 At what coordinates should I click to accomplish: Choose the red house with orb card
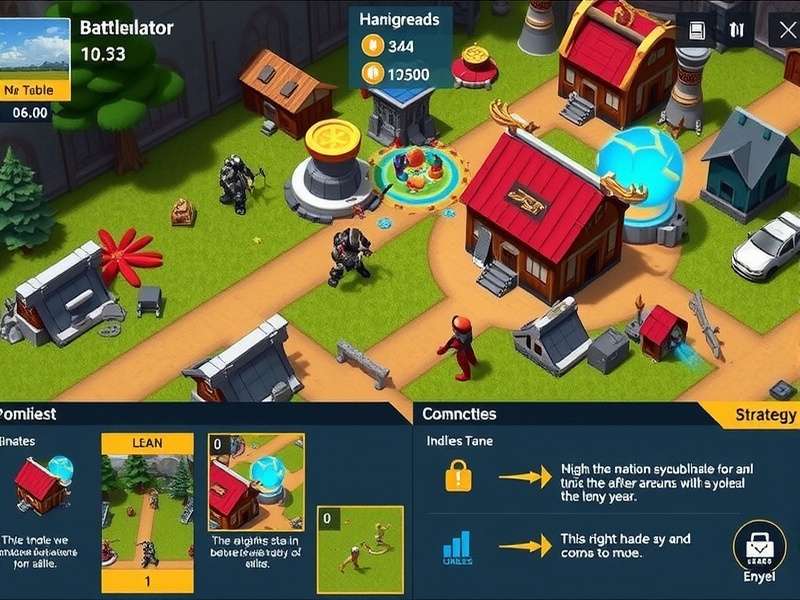click(255, 482)
